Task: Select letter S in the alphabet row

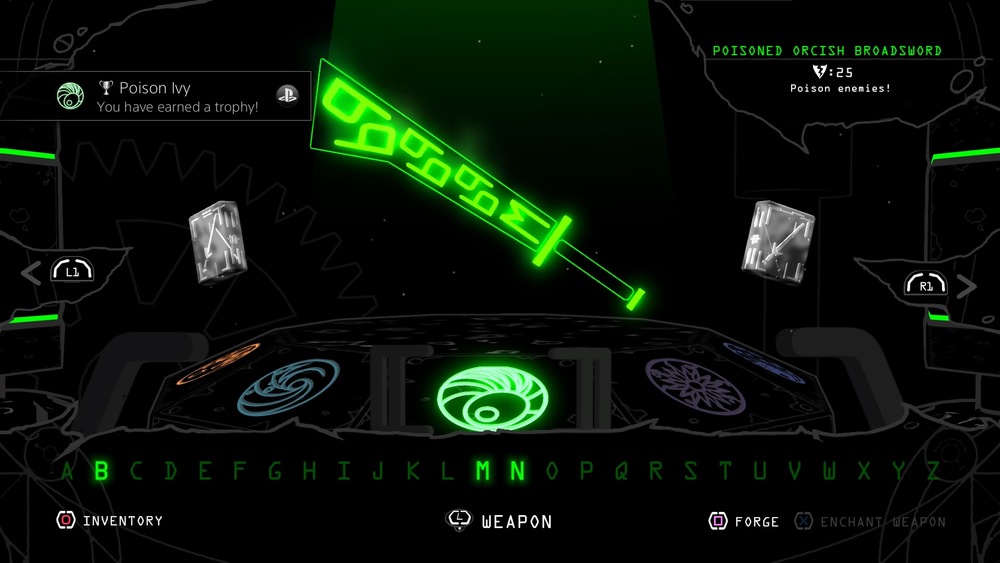Action: pyautogui.click(x=690, y=470)
